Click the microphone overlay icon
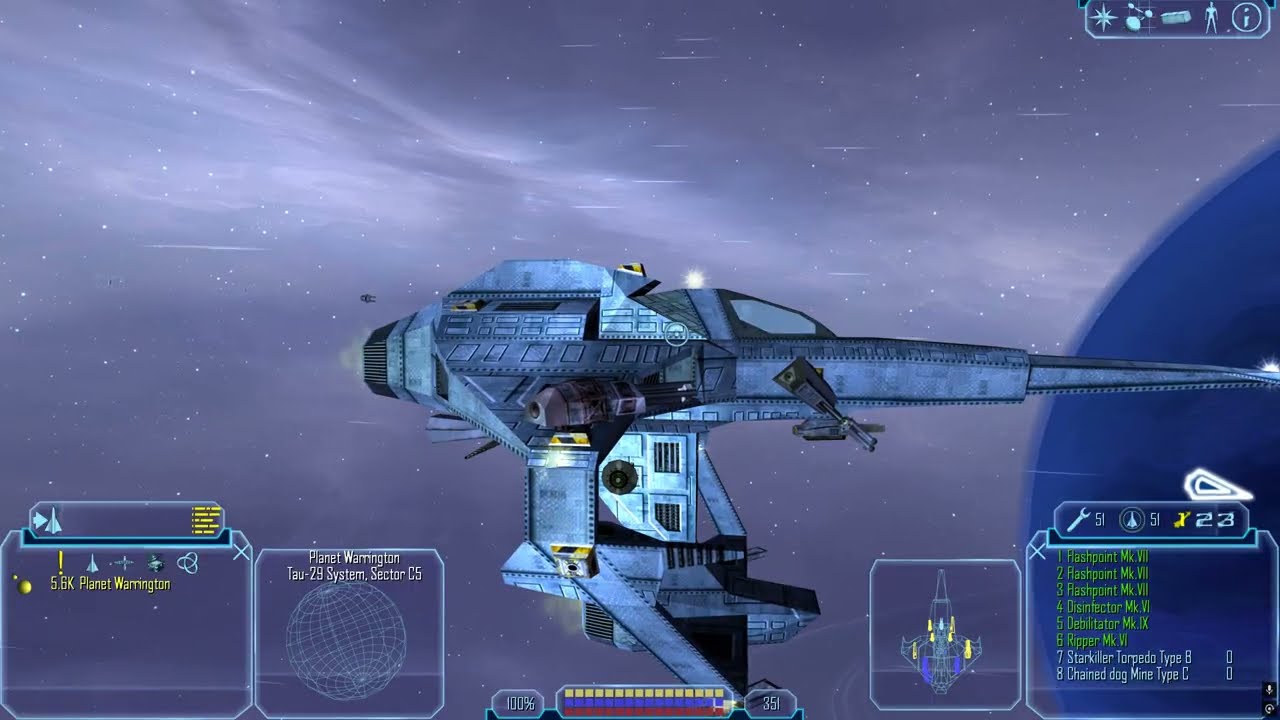Screen dimensions: 1280x720 (x=1269, y=690)
